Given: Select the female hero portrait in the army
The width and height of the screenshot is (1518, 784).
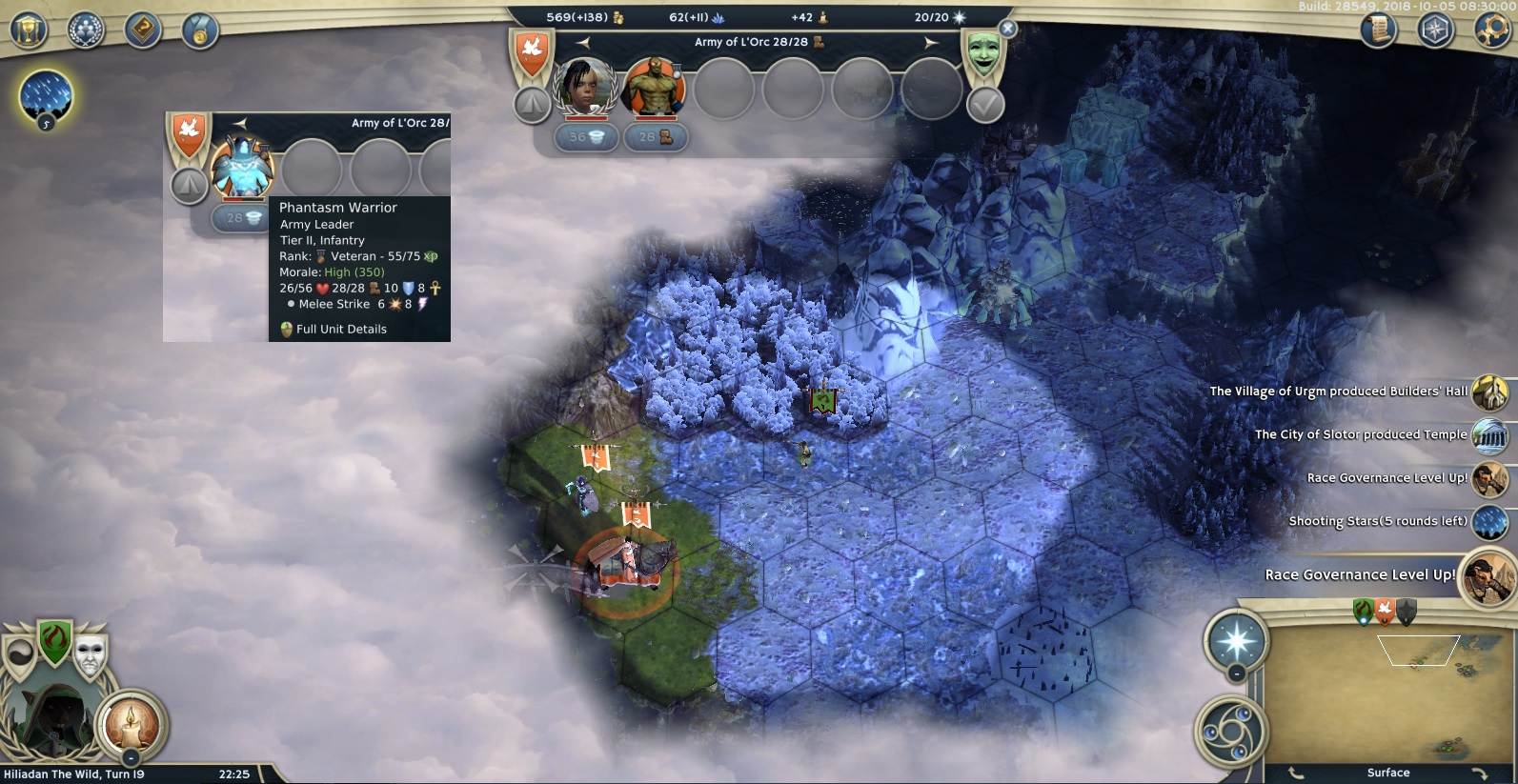Looking at the screenshot, I should pyautogui.click(x=586, y=88).
